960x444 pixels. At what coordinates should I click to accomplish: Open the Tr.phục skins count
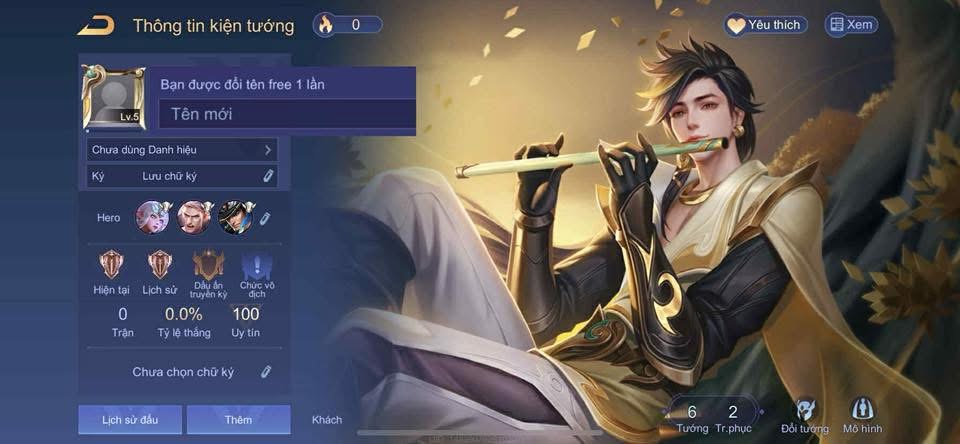[x=733, y=417]
